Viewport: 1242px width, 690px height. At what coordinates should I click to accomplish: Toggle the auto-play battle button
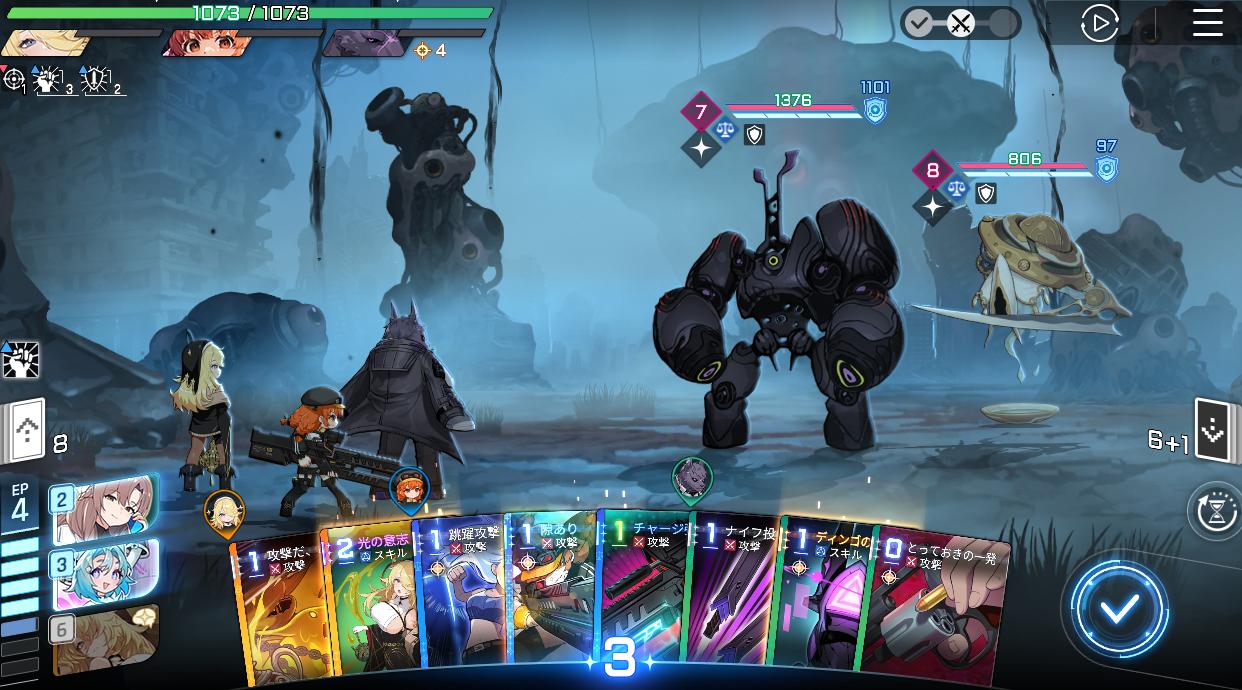coord(1099,23)
